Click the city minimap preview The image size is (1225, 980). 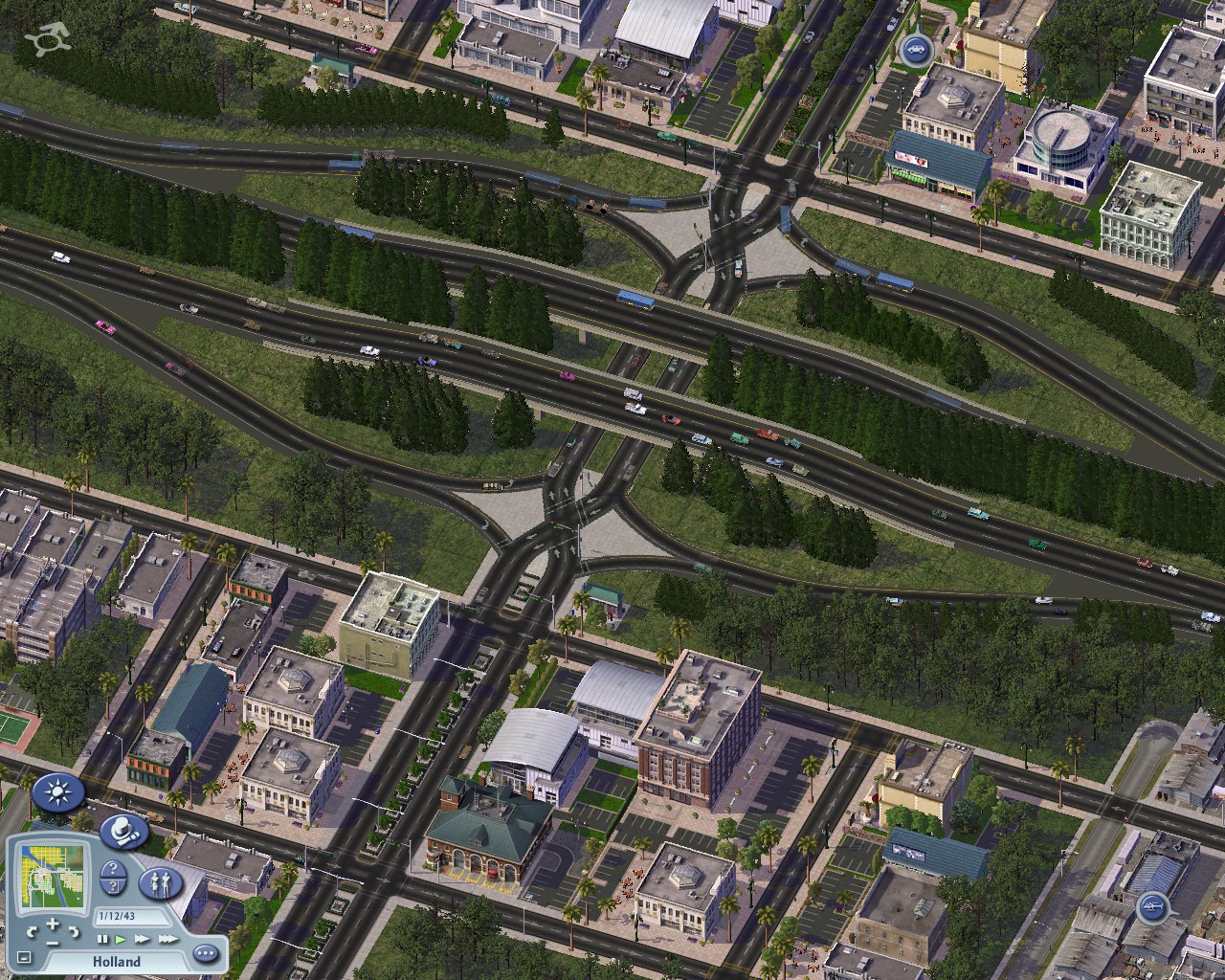[x=52, y=875]
